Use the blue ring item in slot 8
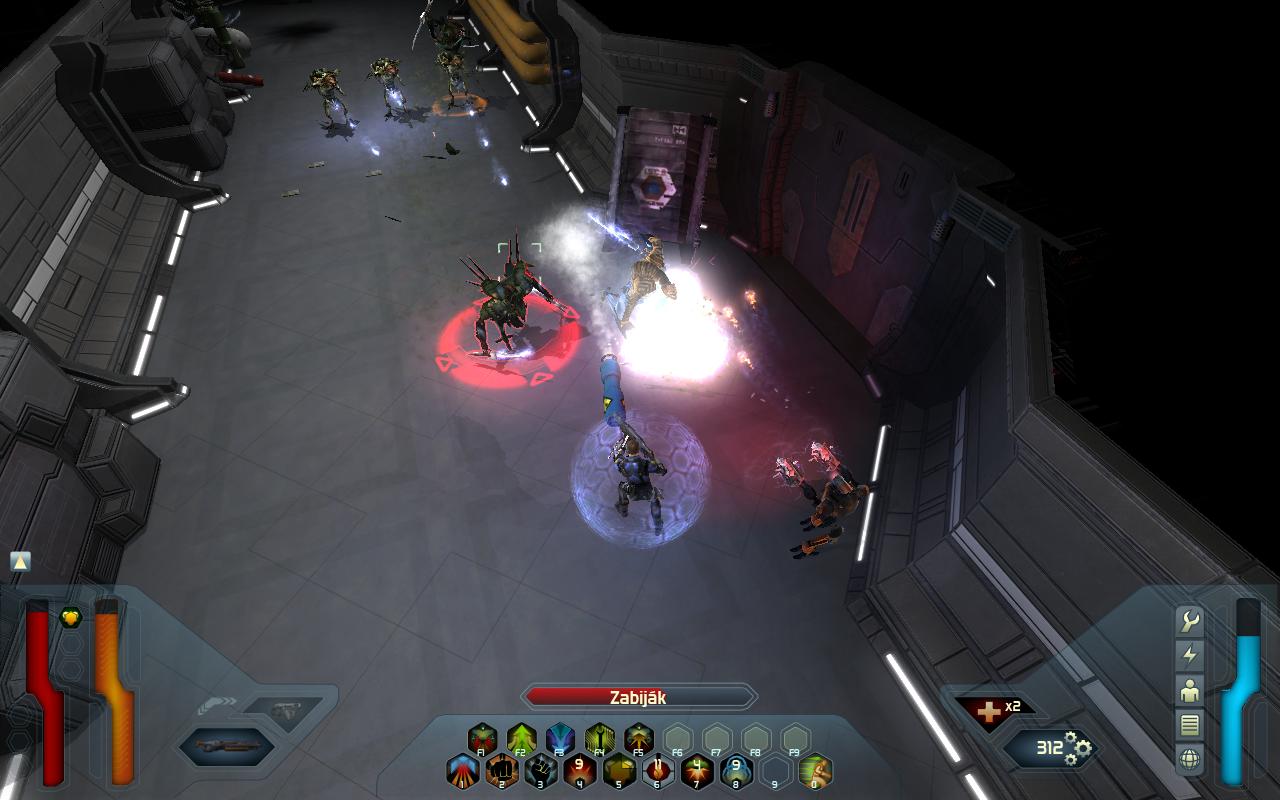 [x=736, y=771]
